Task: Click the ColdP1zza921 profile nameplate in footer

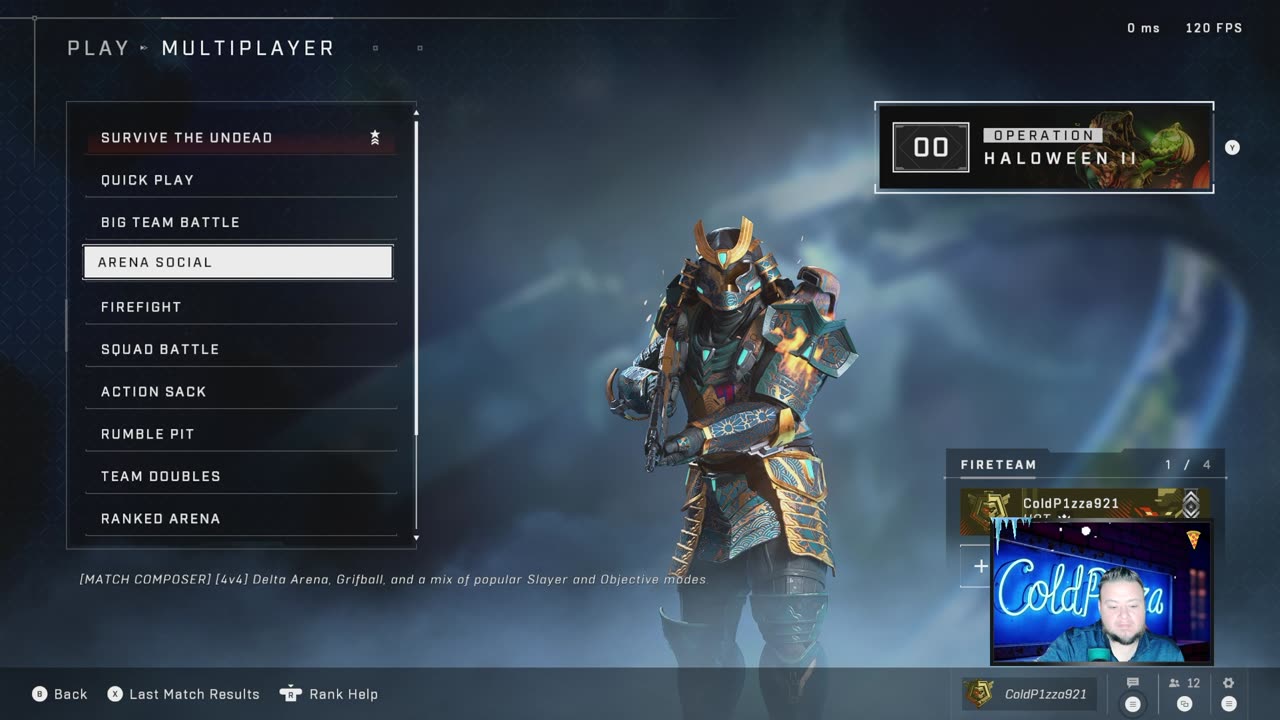Action: pos(1029,694)
